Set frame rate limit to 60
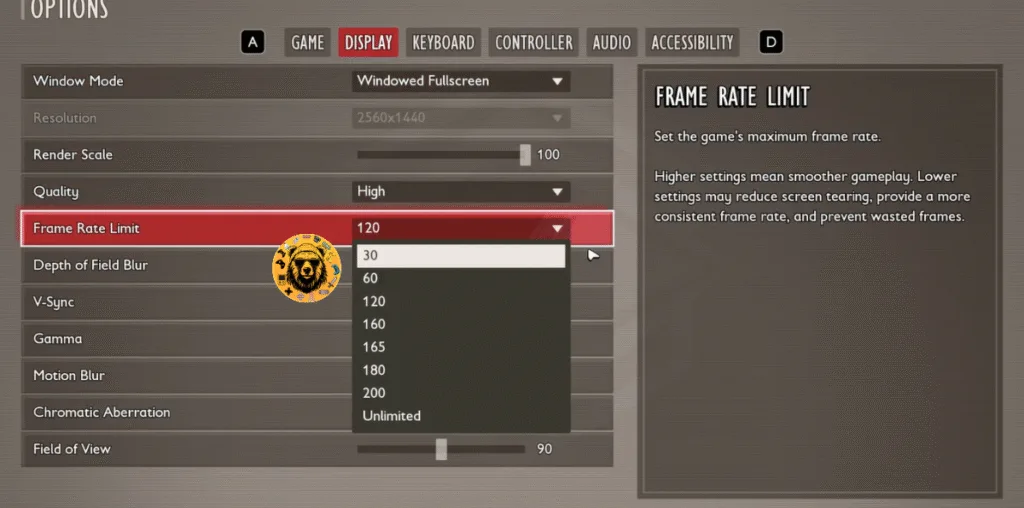 [x=461, y=278]
